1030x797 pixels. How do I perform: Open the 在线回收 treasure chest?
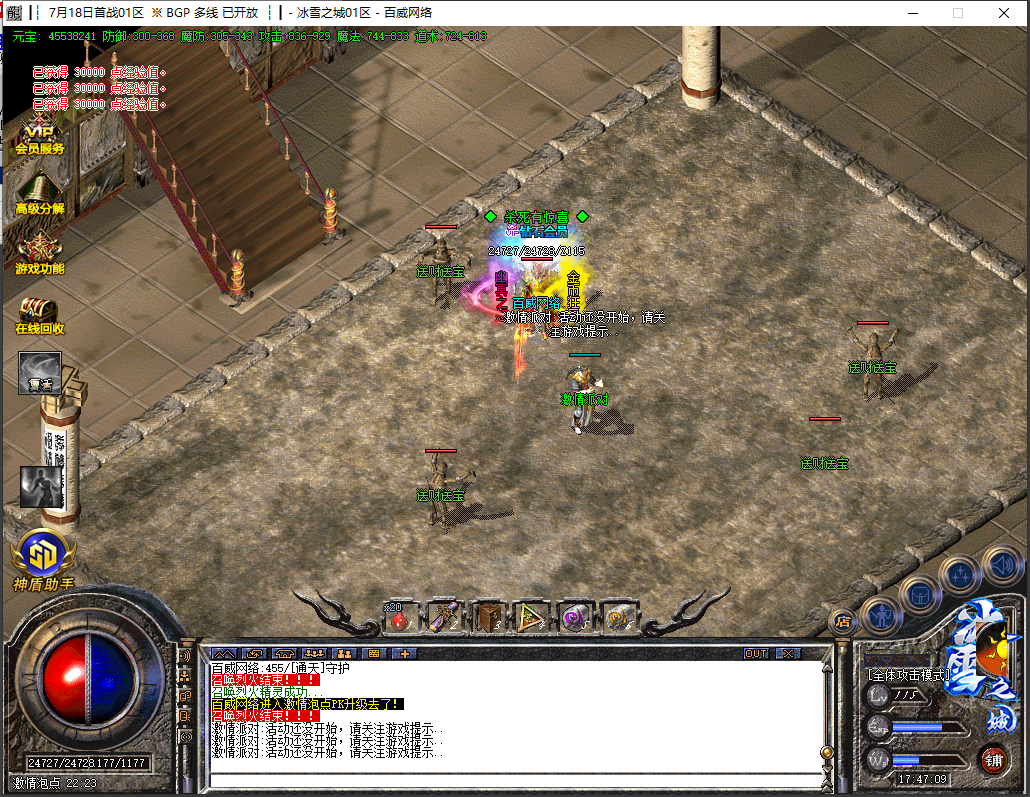click(39, 314)
